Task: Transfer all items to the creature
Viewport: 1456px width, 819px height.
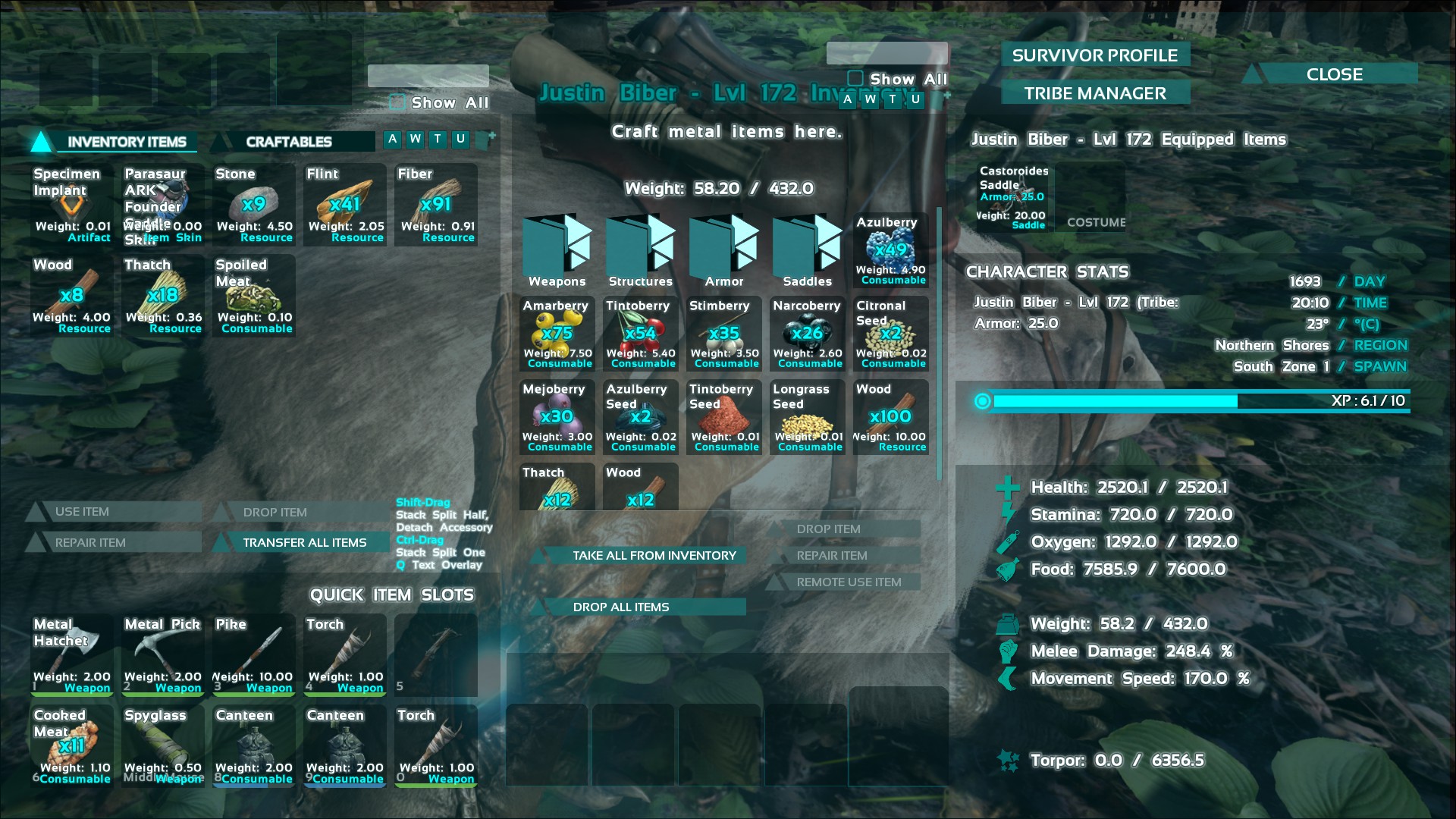Action: 304,542
